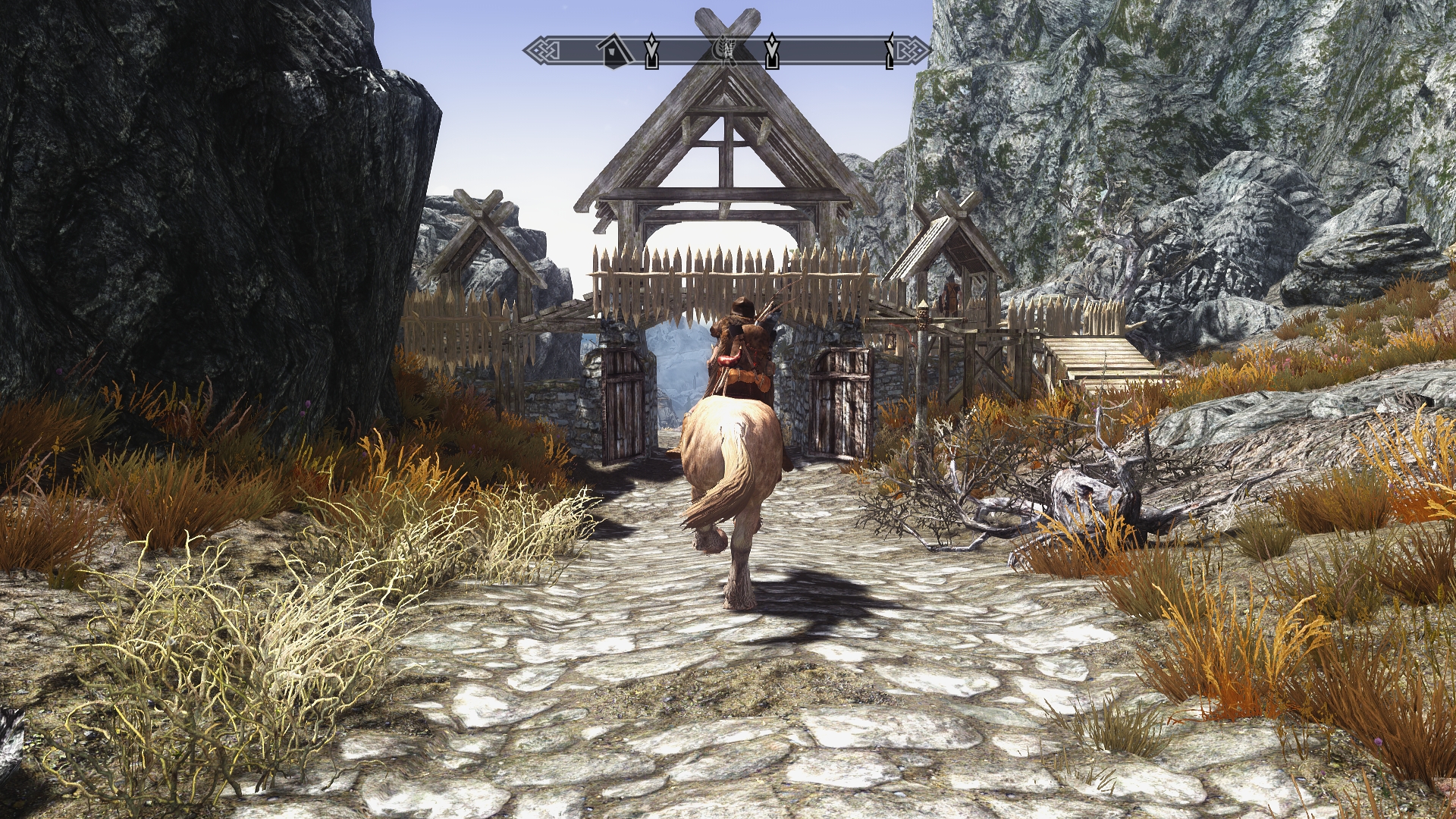The height and width of the screenshot is (819, 1456).
Task: Click the house marker on the compass
Action: click(x=612, y=52)
